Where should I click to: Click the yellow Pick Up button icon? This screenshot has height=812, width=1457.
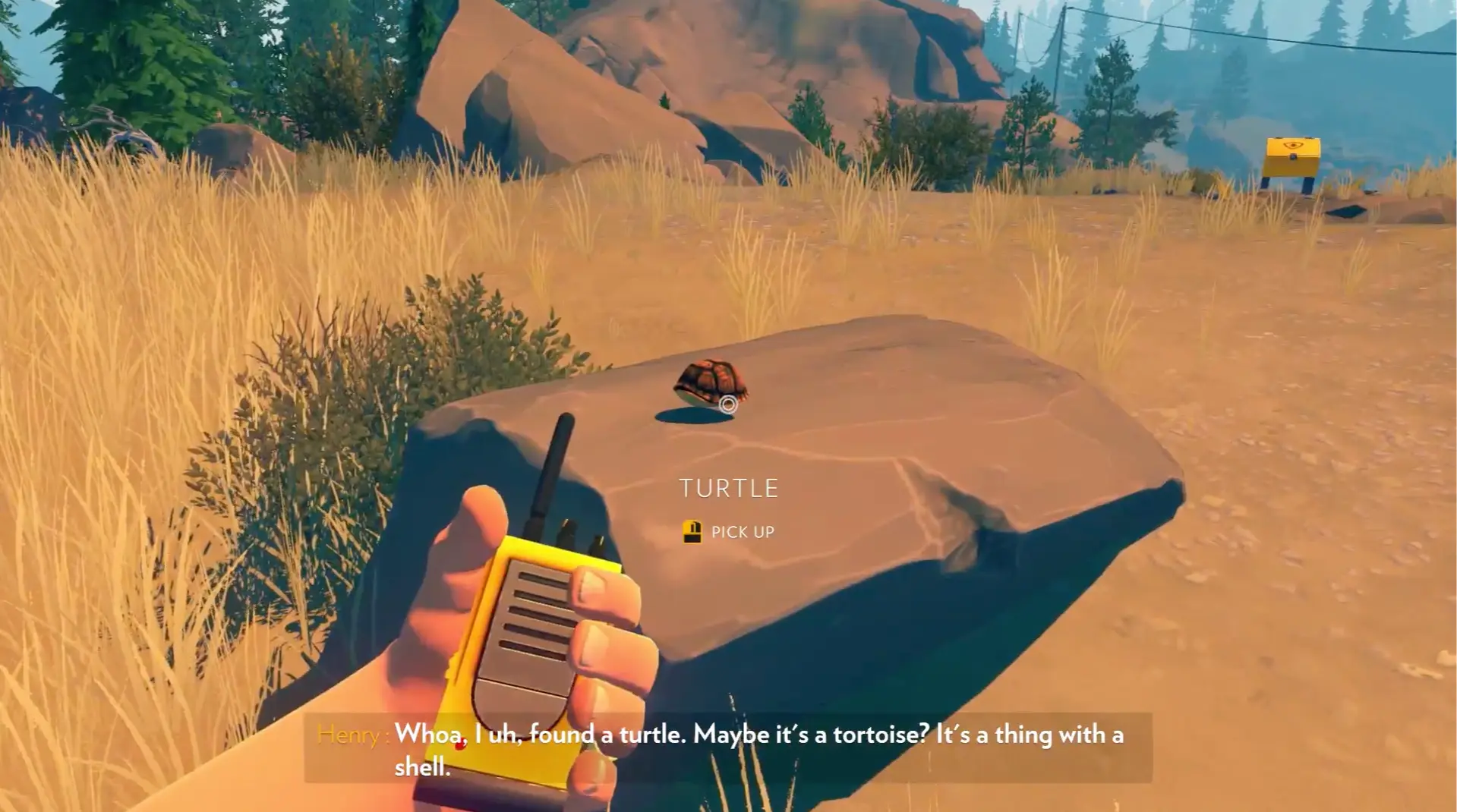(693, 531)
